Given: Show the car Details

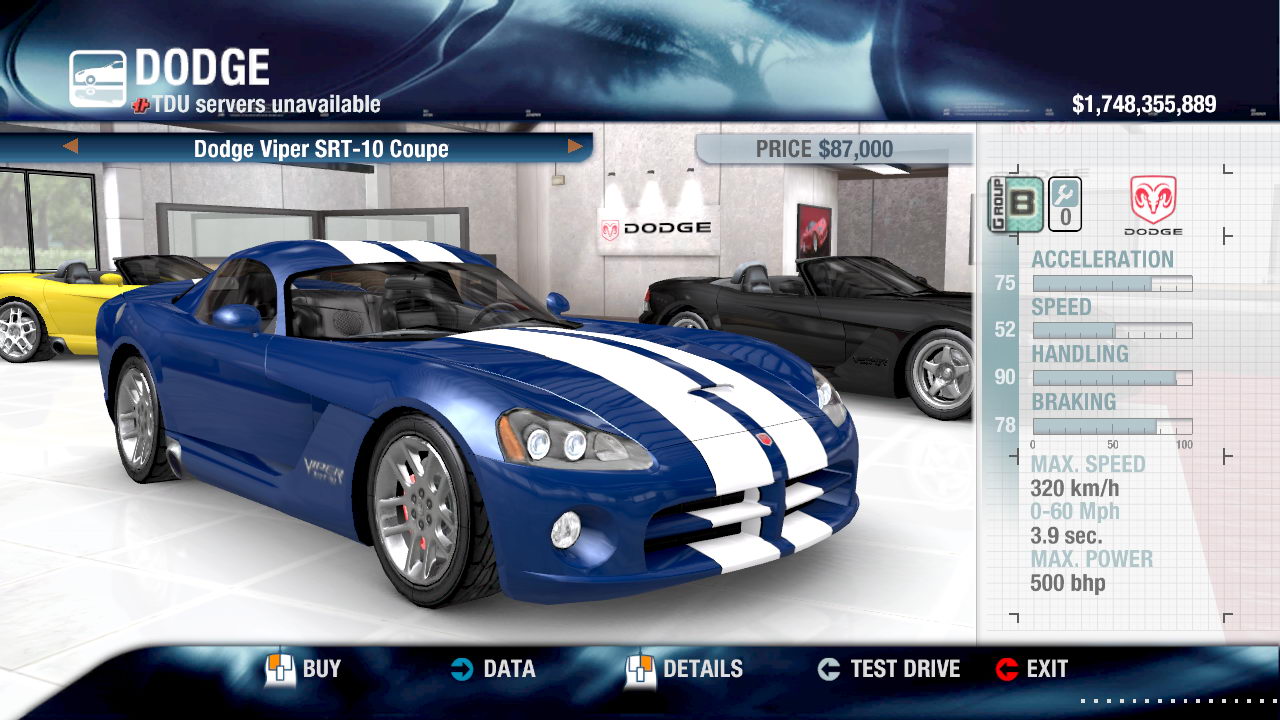Looking at the screenshot, I should tap(685, 669).
